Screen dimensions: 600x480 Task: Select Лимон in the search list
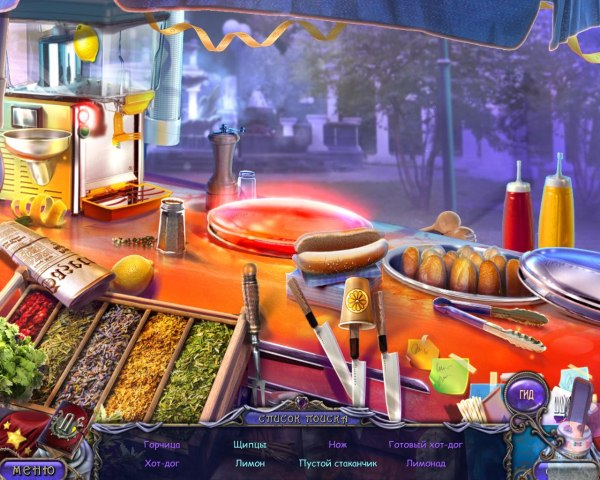tap(249, 463)
